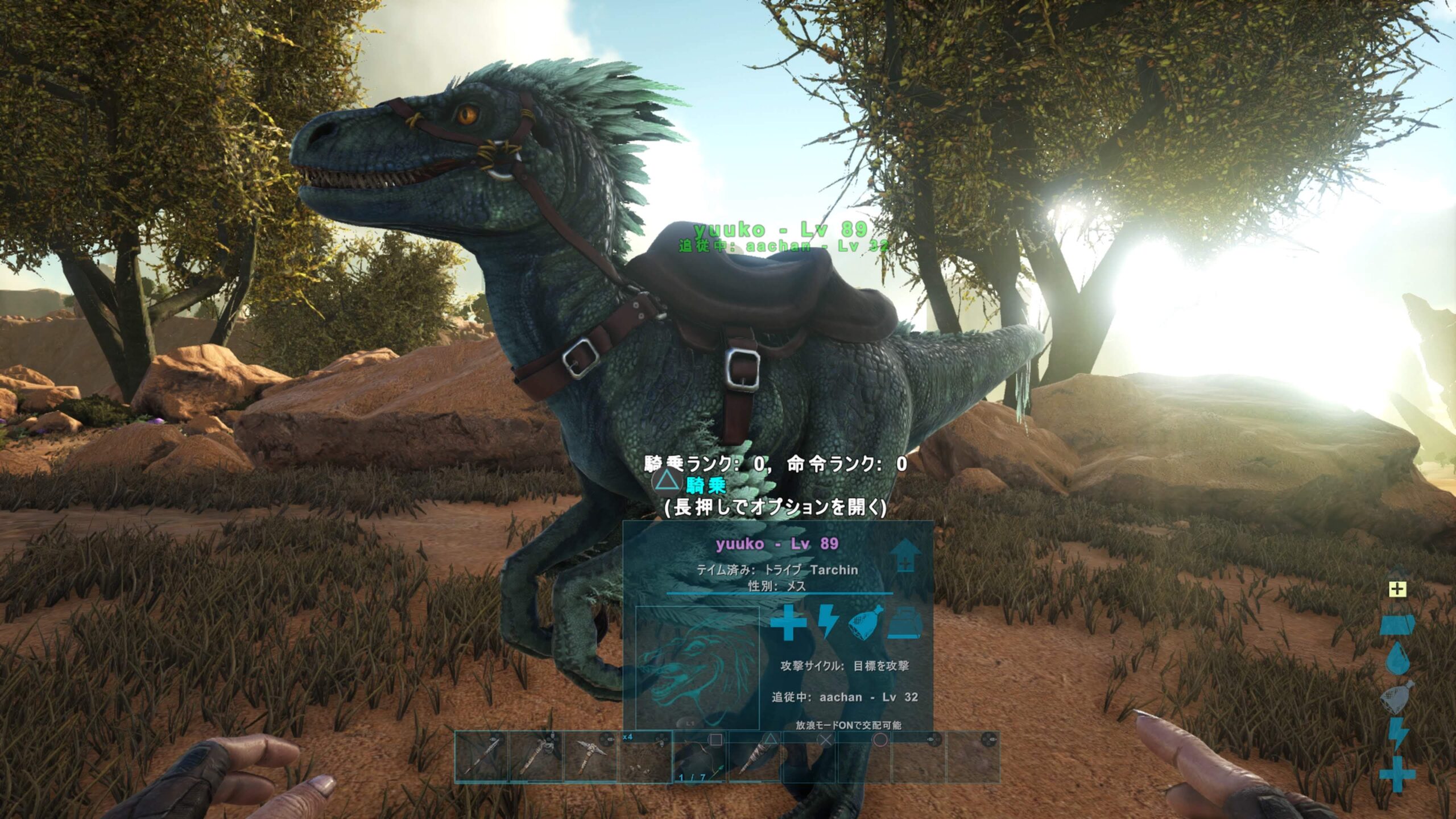Viewport: 1456px width, 819px height.
Task: Equip the pickaxe from the hotbar
Action: coord(590,757)
